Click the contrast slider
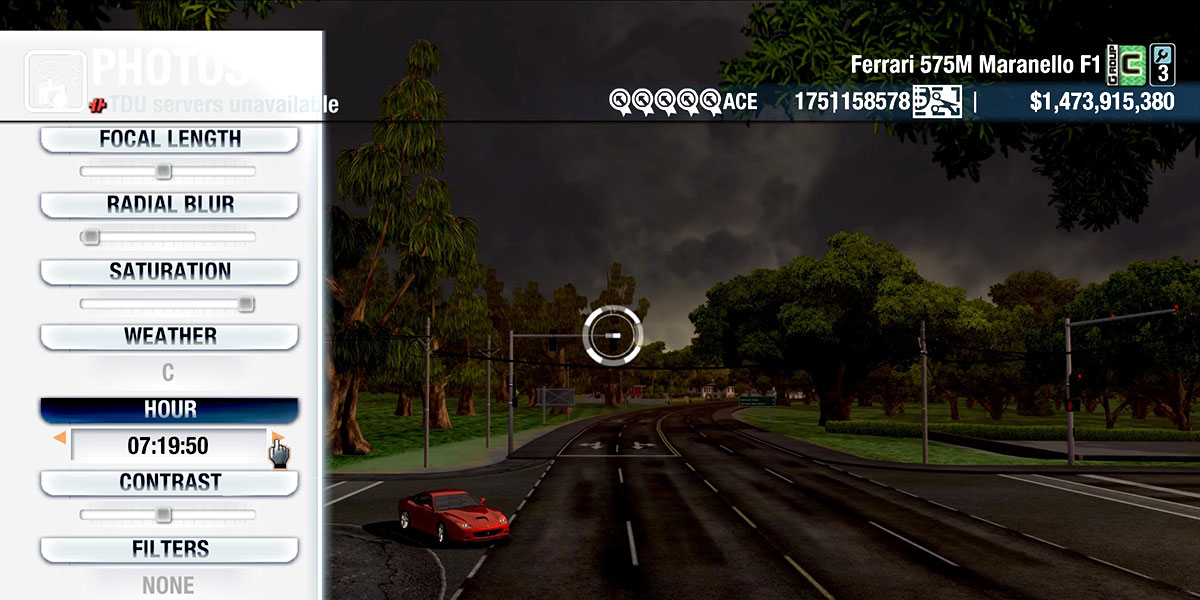Viewport: 1200px width, 600px height. (x=168, y=515)
